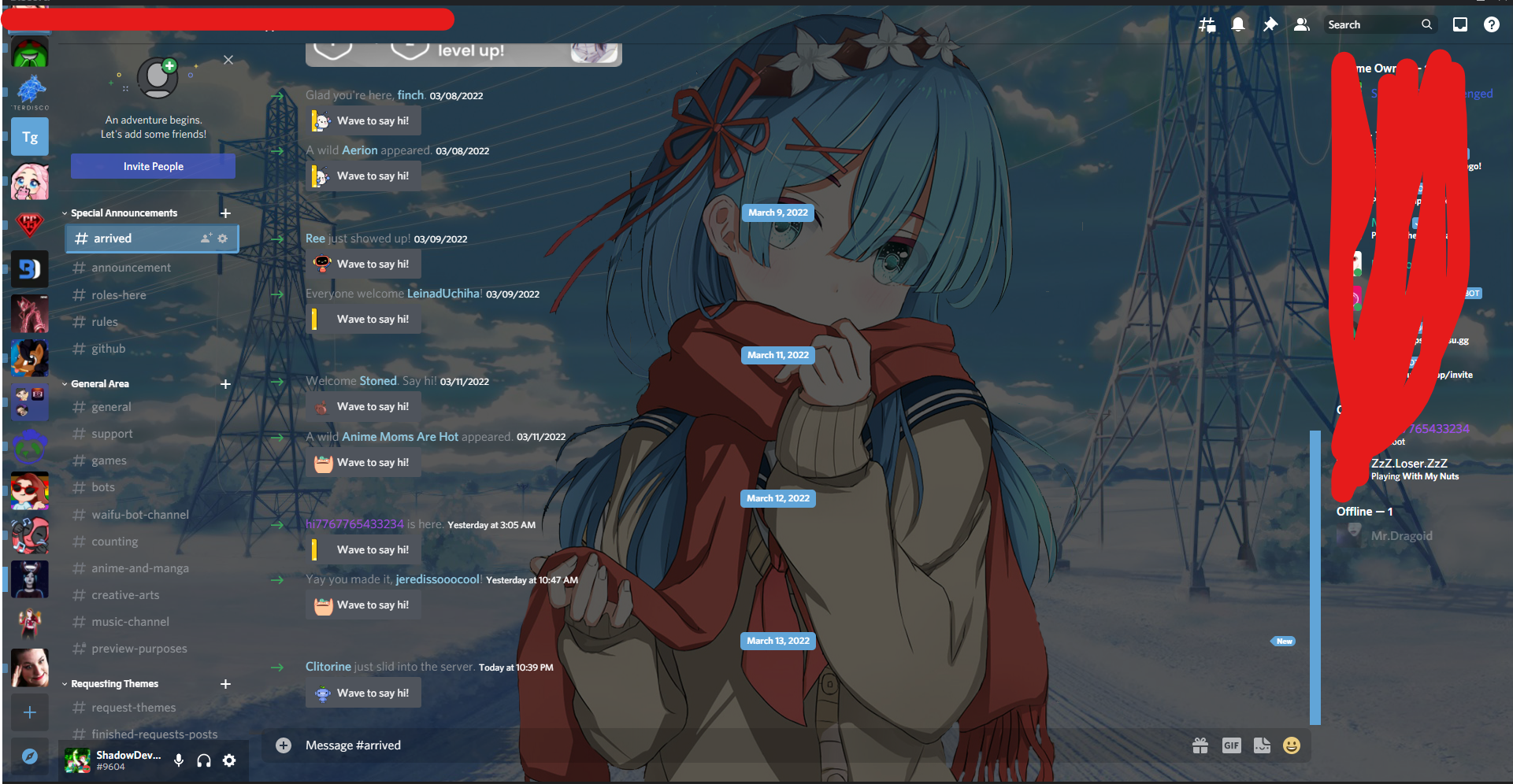Open the gift picker beside message box
Screen dimensions: 1513x784
[1200, 745]
